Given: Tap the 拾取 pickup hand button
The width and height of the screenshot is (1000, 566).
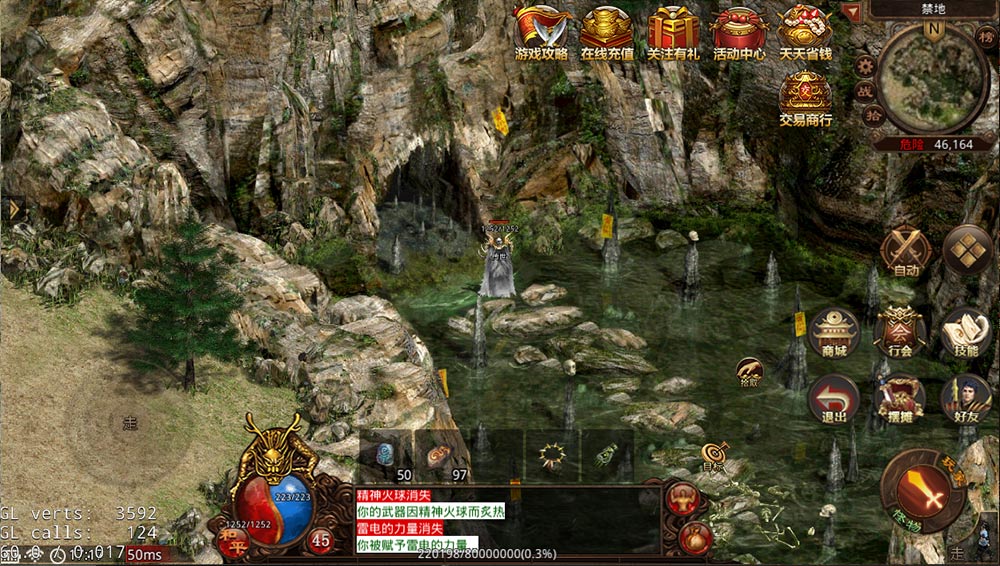Looking at the screenshot, I should (749, 371).
